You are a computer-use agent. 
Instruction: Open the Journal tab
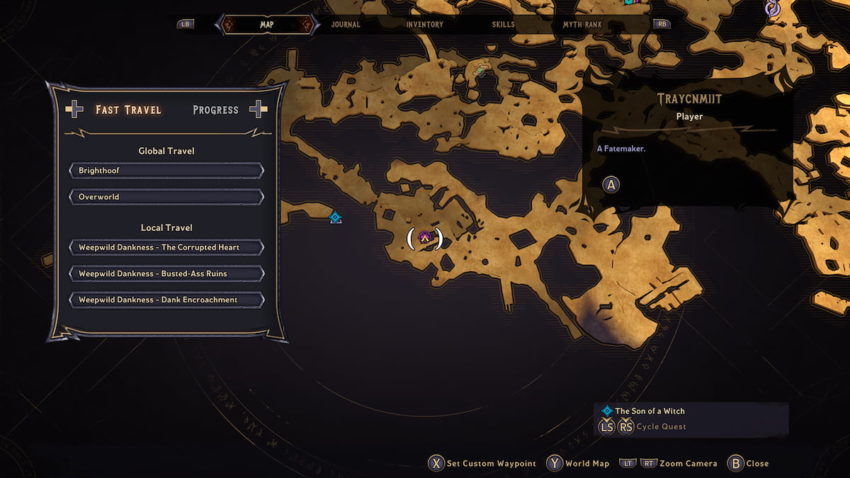click(x=345, y=24)
